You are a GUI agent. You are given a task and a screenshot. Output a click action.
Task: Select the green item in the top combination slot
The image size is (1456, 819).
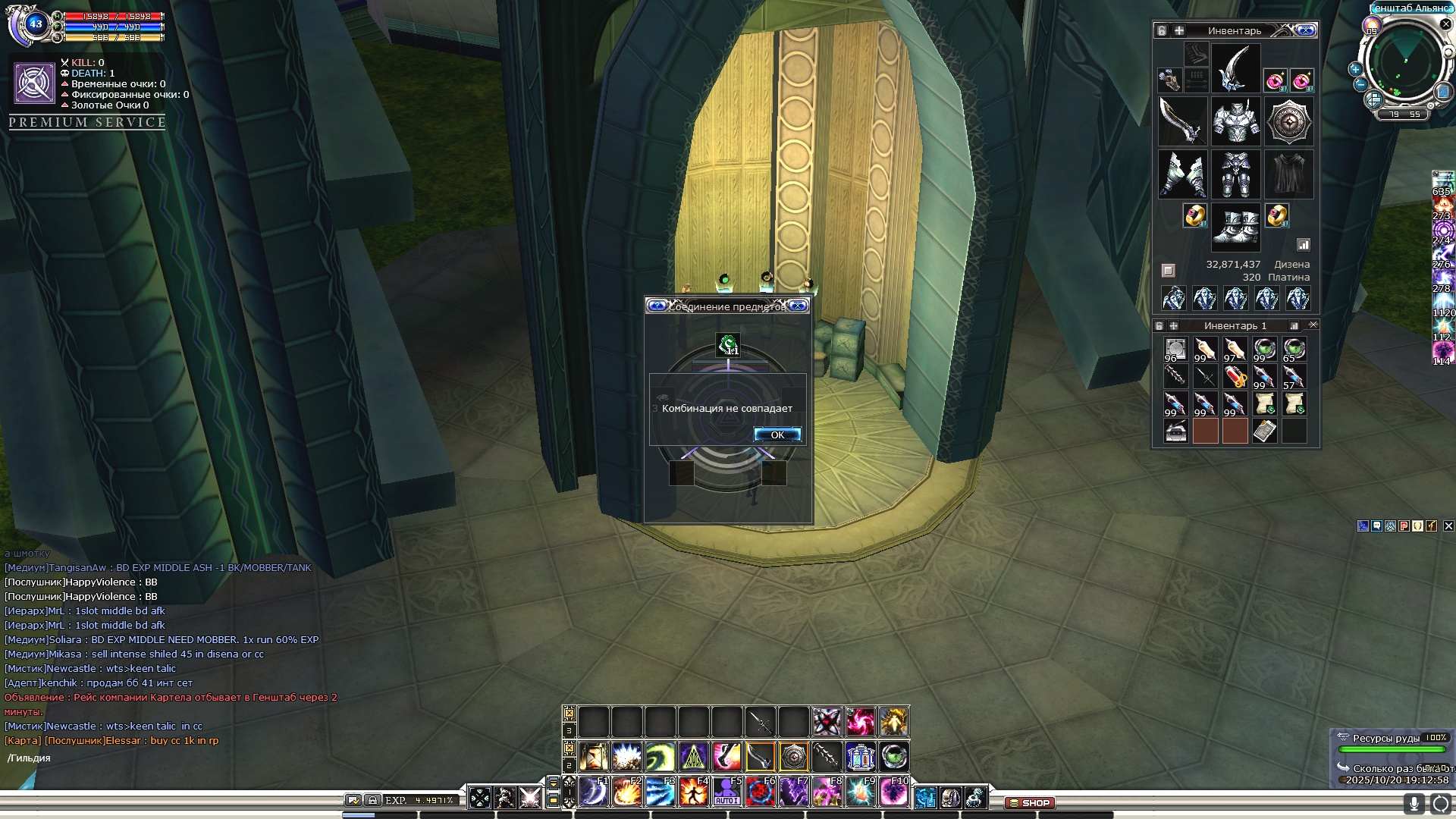(x=728, y=345)
